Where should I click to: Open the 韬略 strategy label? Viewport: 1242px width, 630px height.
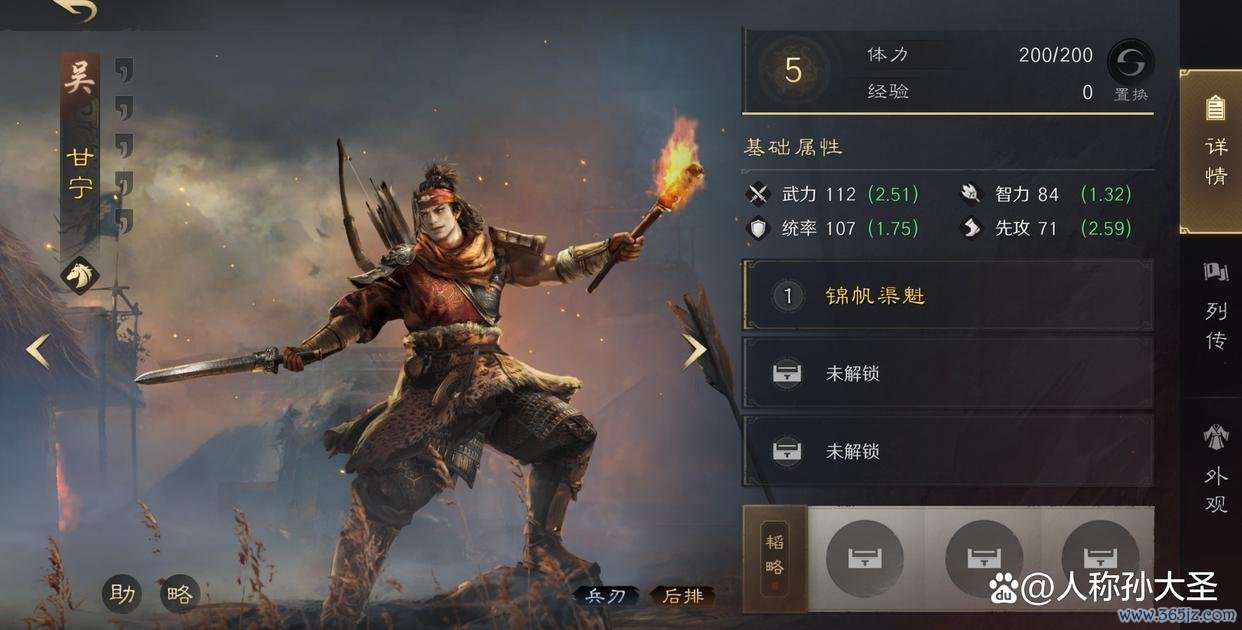coord(775,556)
